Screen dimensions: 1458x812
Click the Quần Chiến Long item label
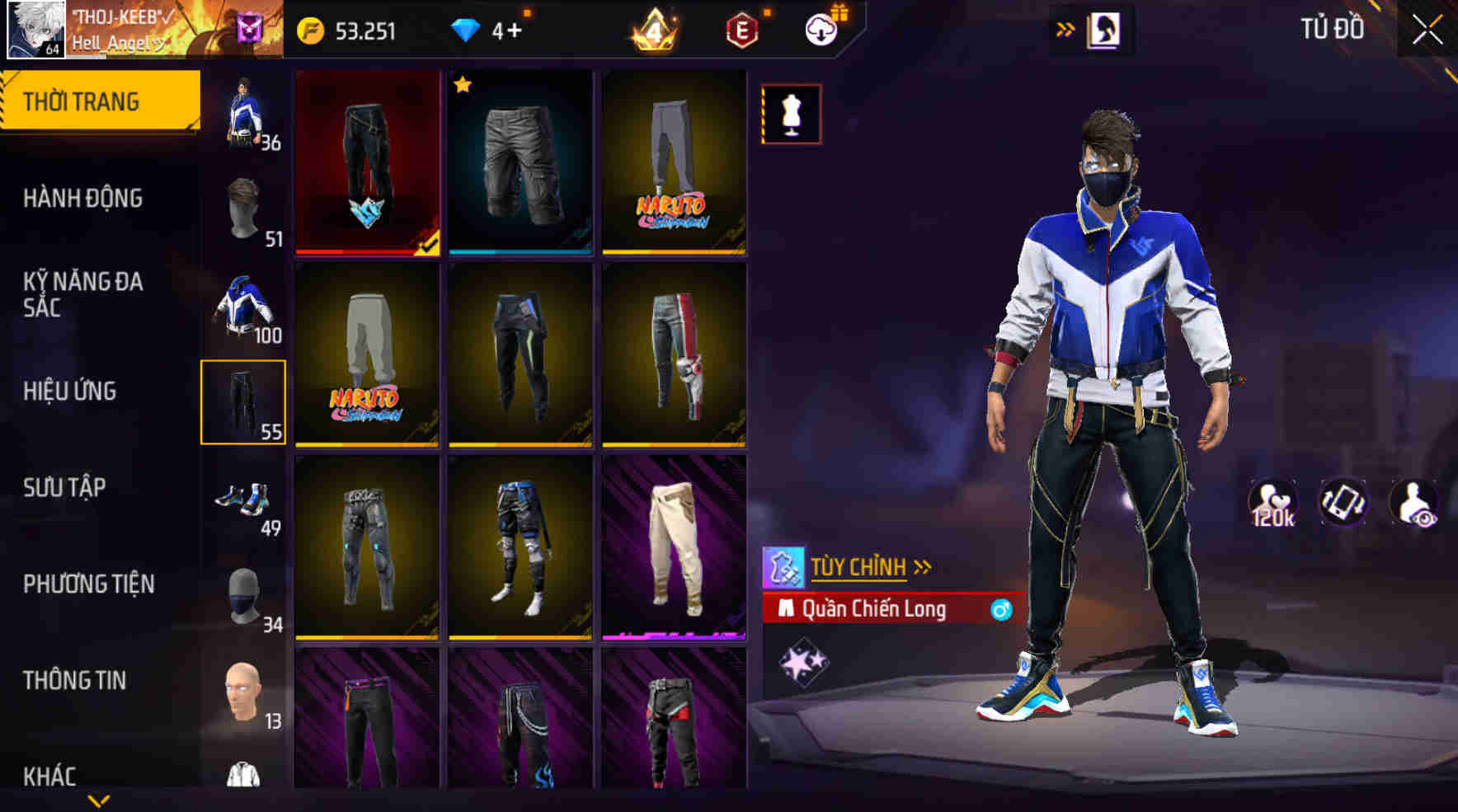pyautogui.click(x=874, y=610)
